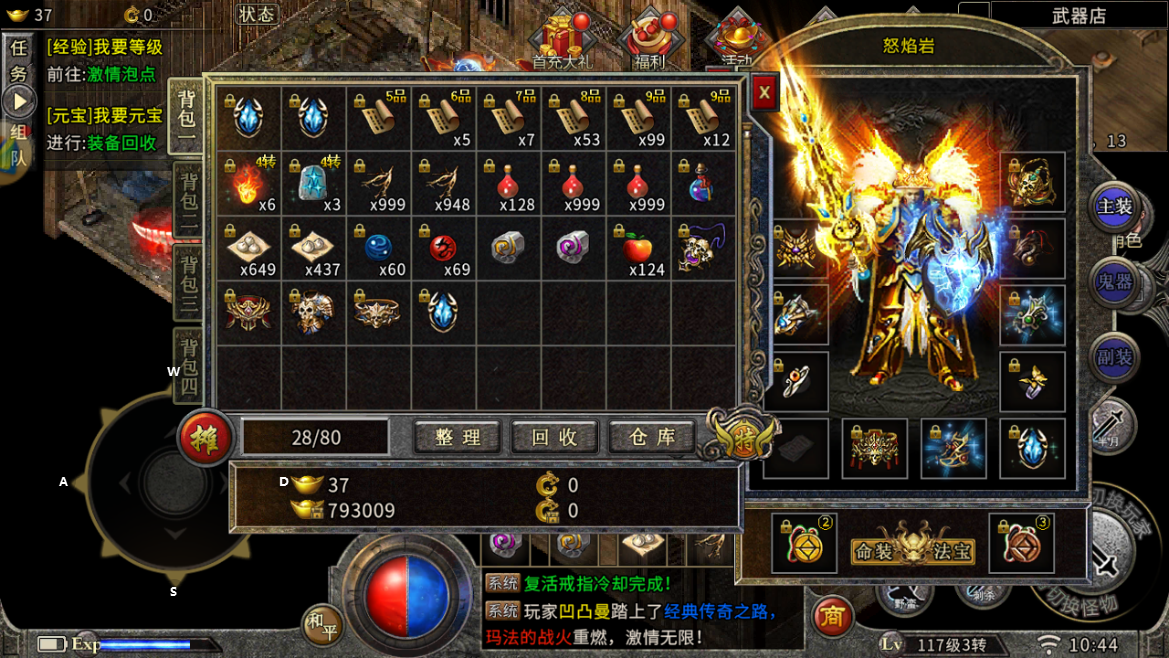Select the red apple item stack x124
Image resolution: width=1169 pixels, height=658 pixels.
pos(640,249)
